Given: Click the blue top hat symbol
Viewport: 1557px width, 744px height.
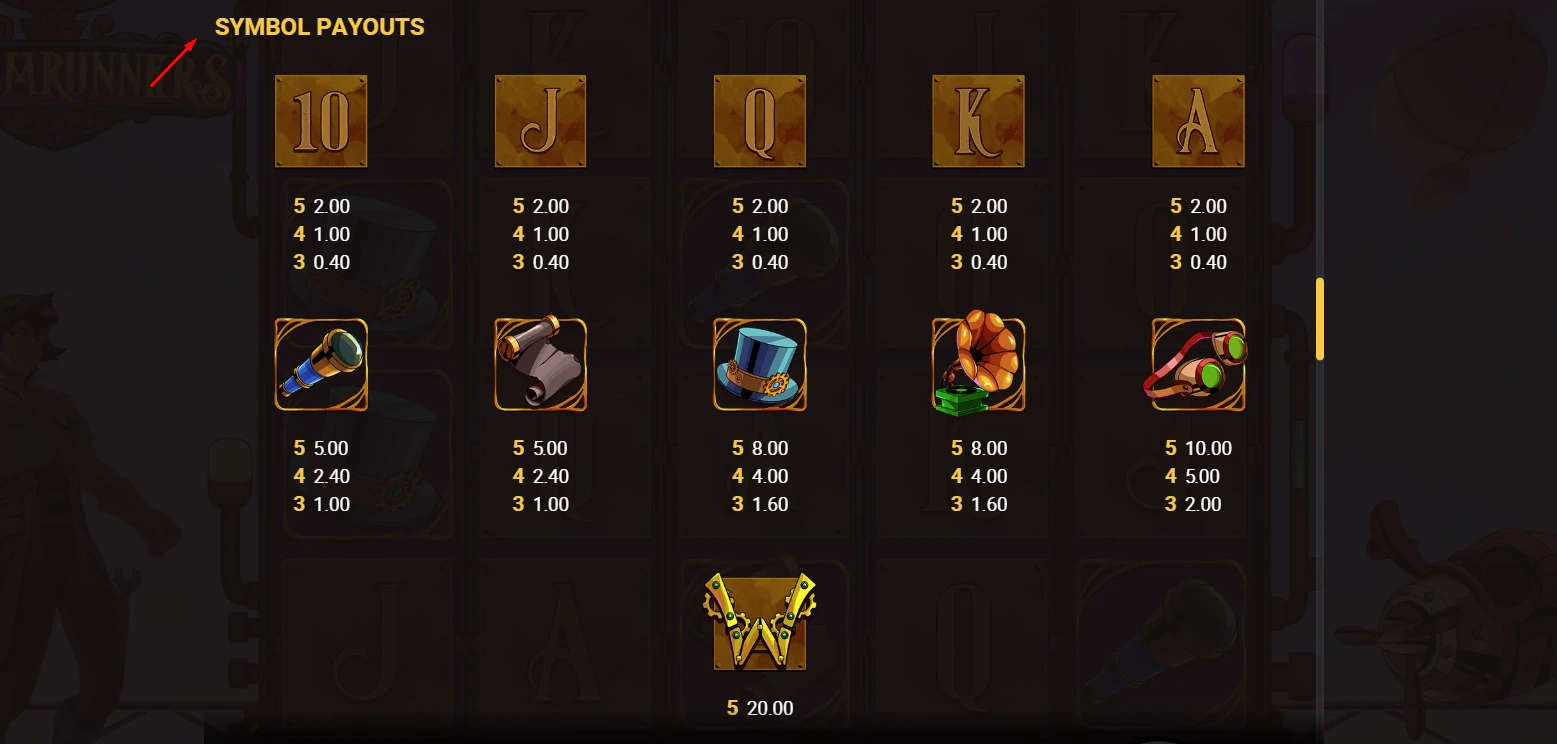Looking at the screenshot, I should click(759, 364).
